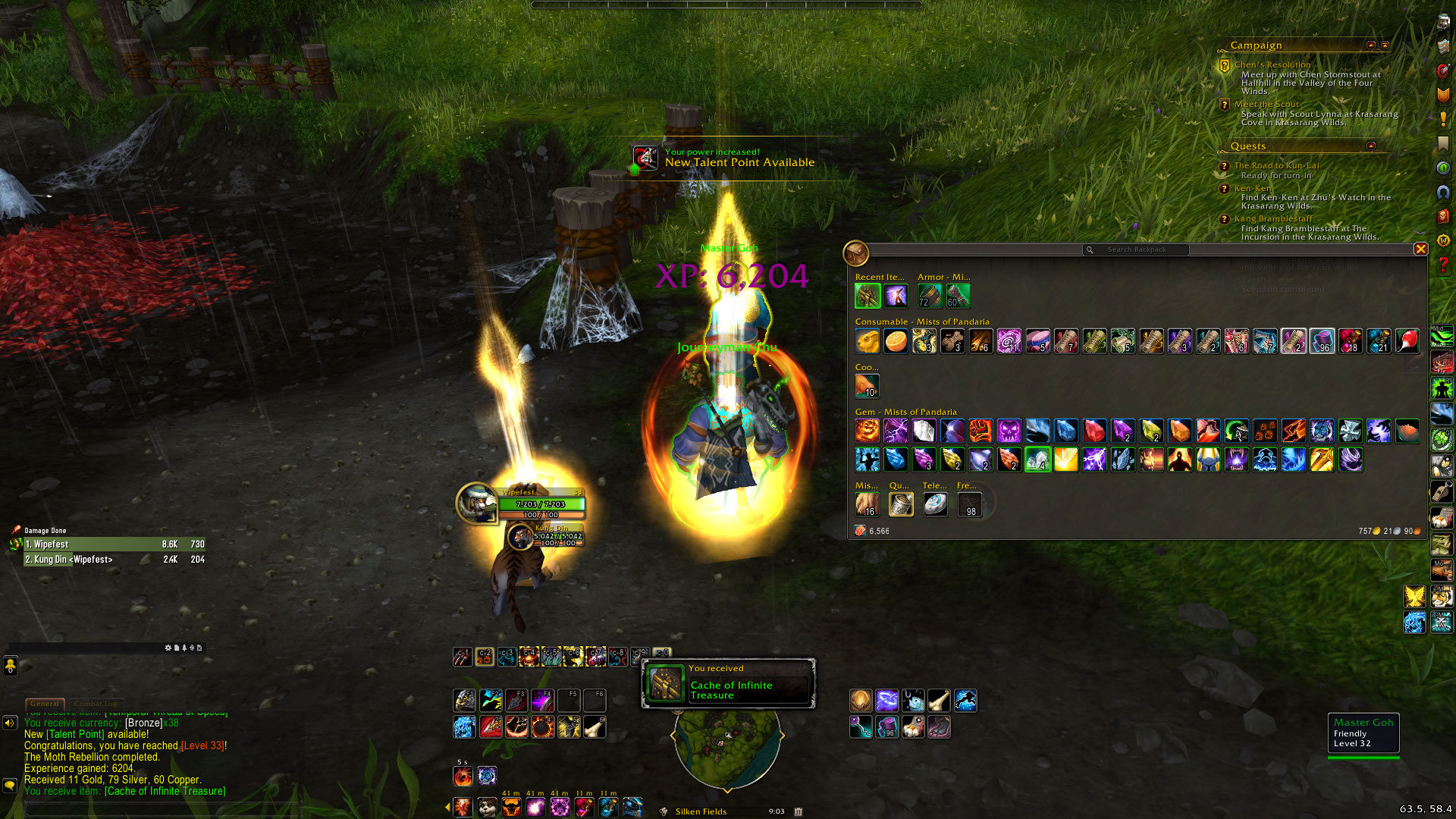Pick the red ruby gem in backpack

click(1094, 431)
